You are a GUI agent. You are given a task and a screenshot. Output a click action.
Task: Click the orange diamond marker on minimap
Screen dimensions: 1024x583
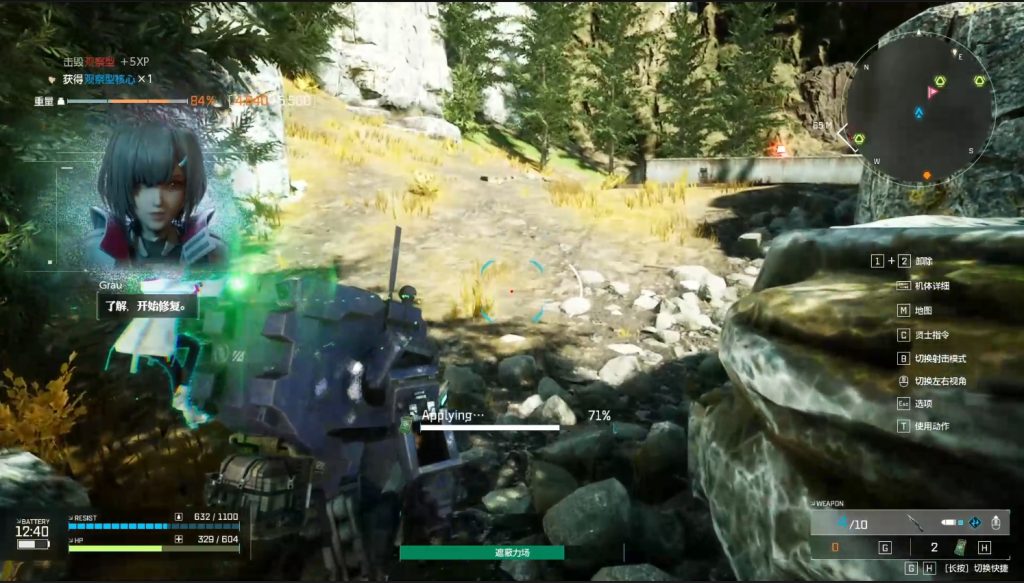tap(927, 176)
